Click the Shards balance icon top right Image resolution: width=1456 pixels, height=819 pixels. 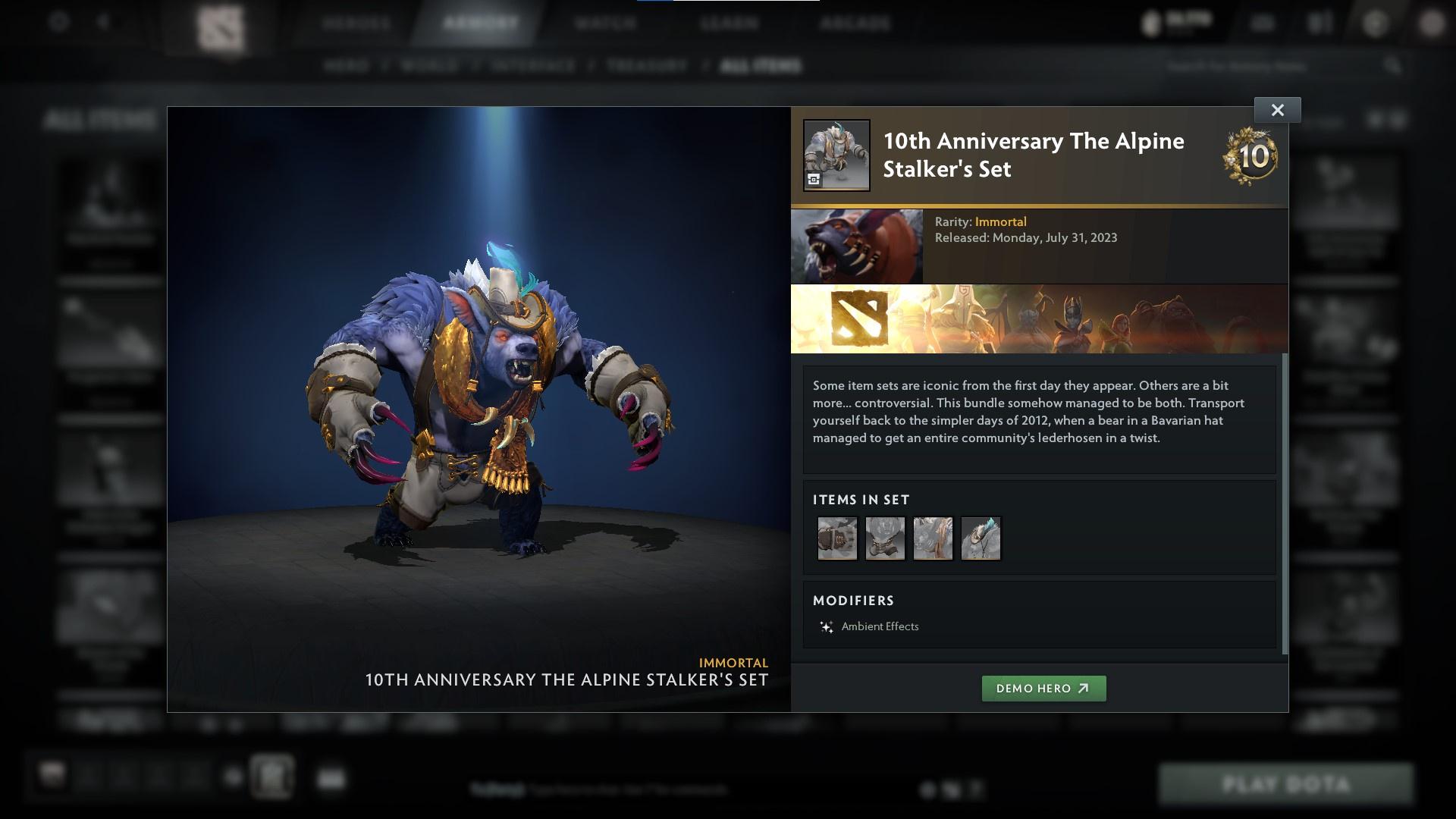[1150, 20]
